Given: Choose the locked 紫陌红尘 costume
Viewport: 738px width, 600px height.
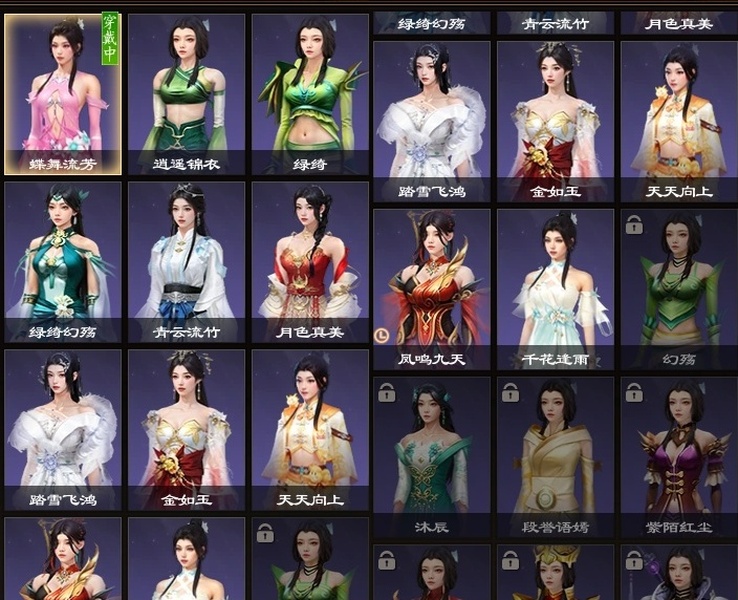Looking at the screenshot, I should (x=678, y=456).
